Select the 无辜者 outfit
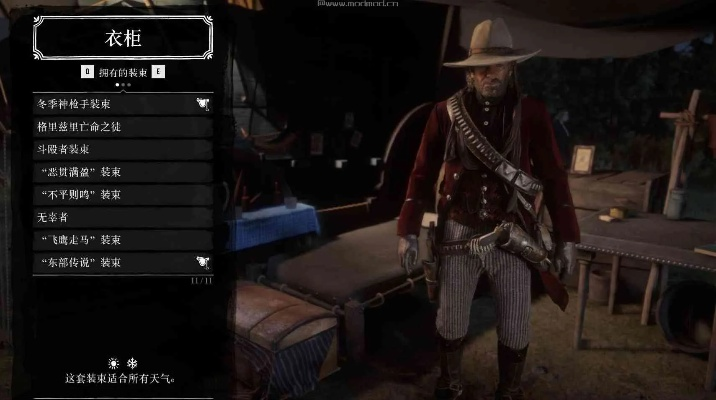 122,217
